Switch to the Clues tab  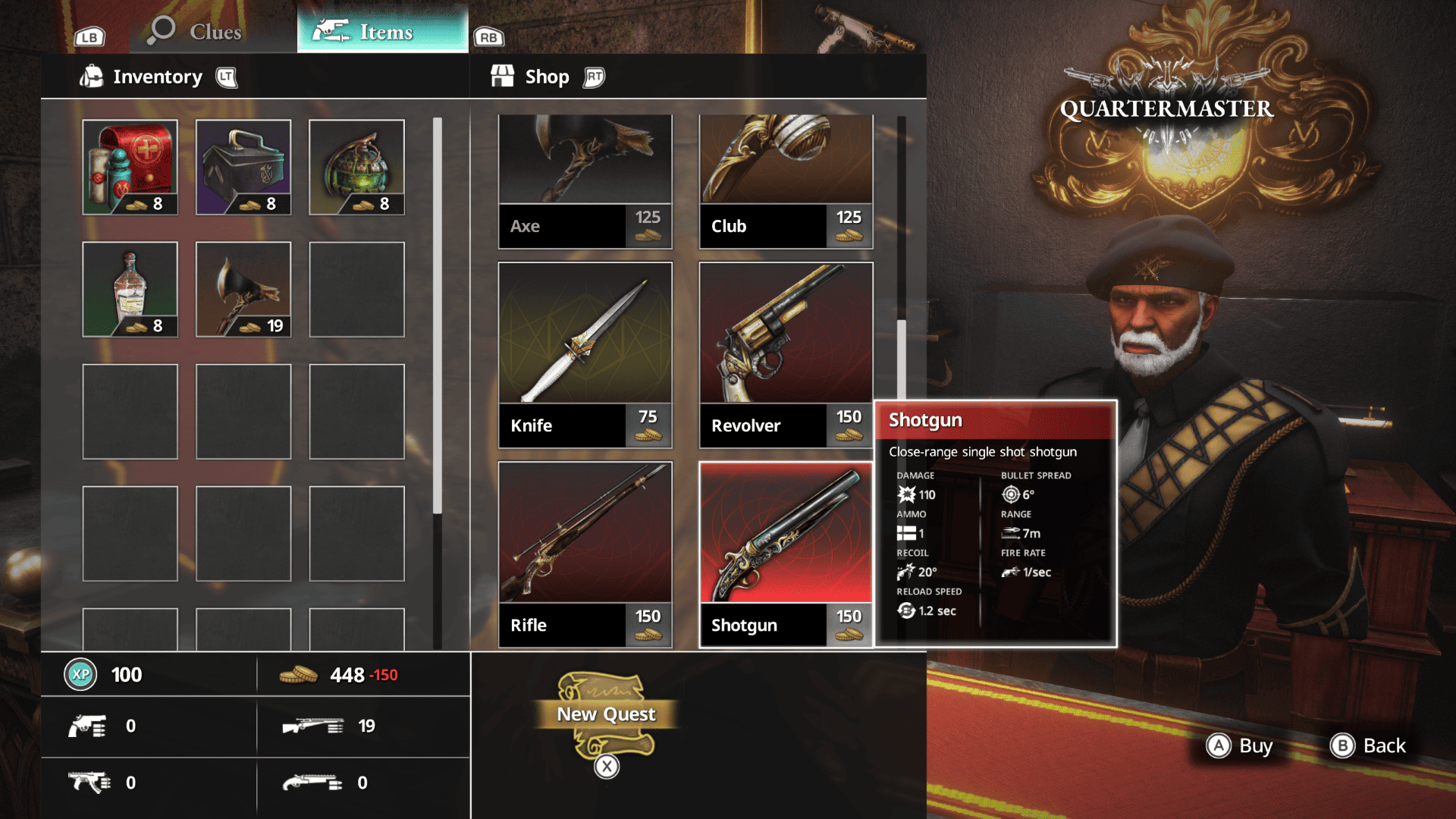[x=197, y=32]
